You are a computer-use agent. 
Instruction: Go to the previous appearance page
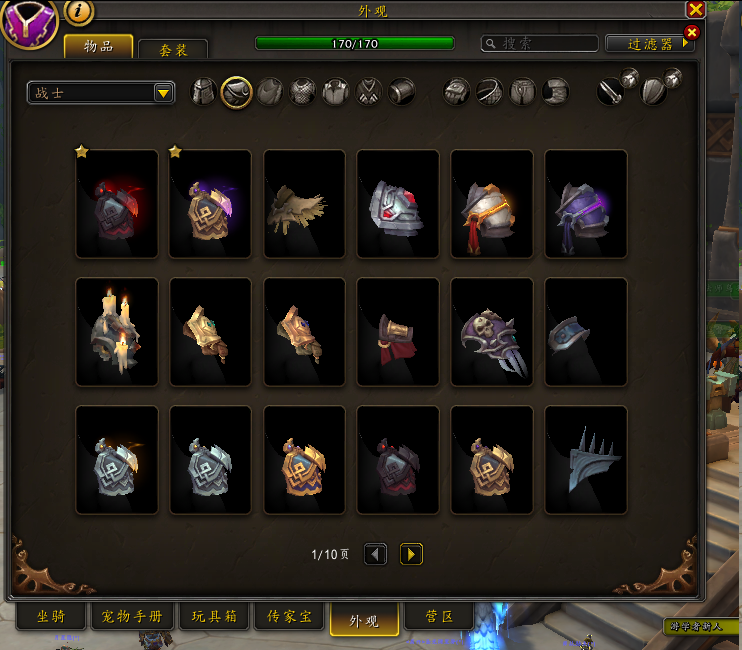coord(375,554)
